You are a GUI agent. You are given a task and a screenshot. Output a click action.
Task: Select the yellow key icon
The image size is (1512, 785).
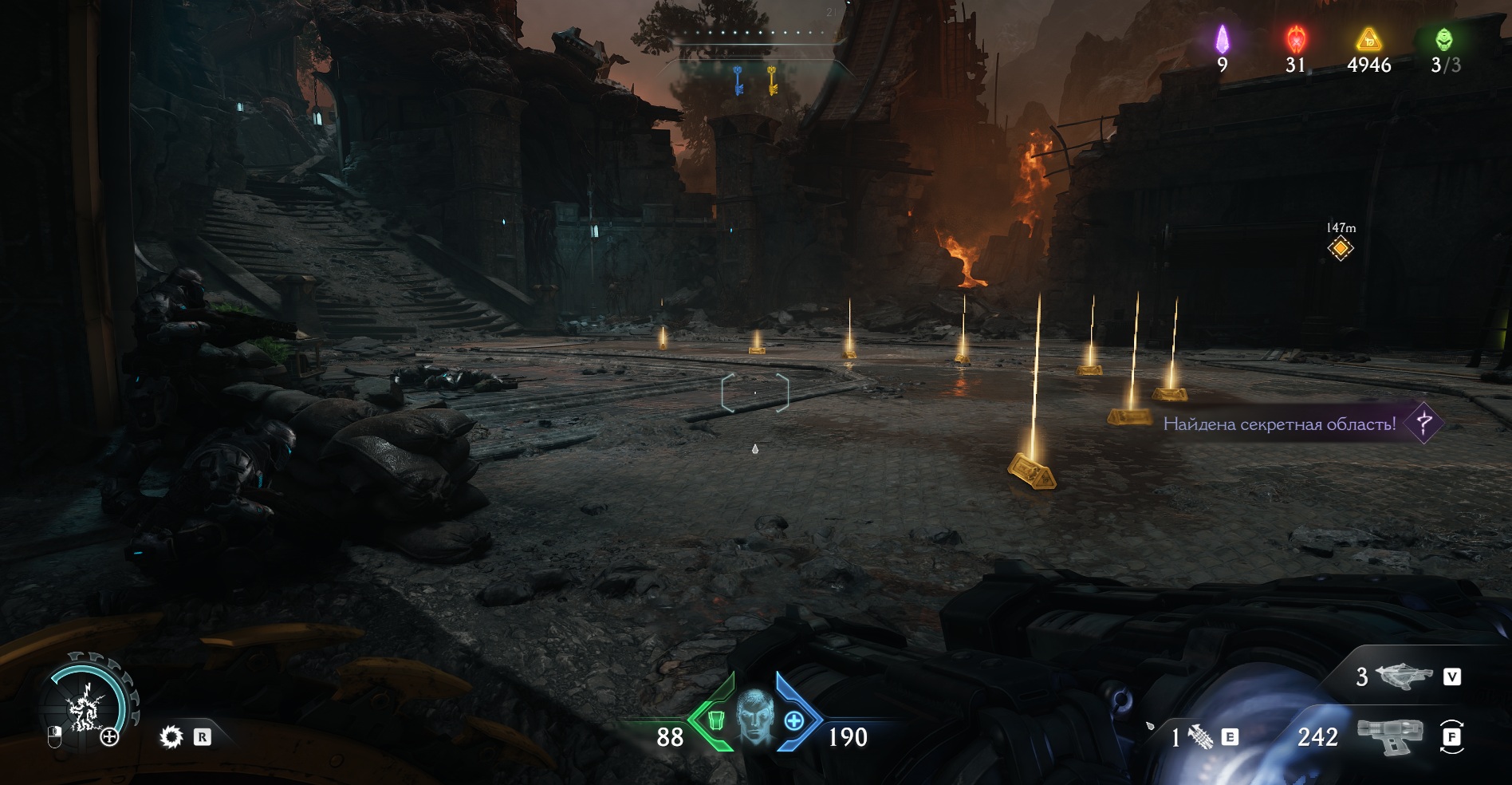point(772,81)
